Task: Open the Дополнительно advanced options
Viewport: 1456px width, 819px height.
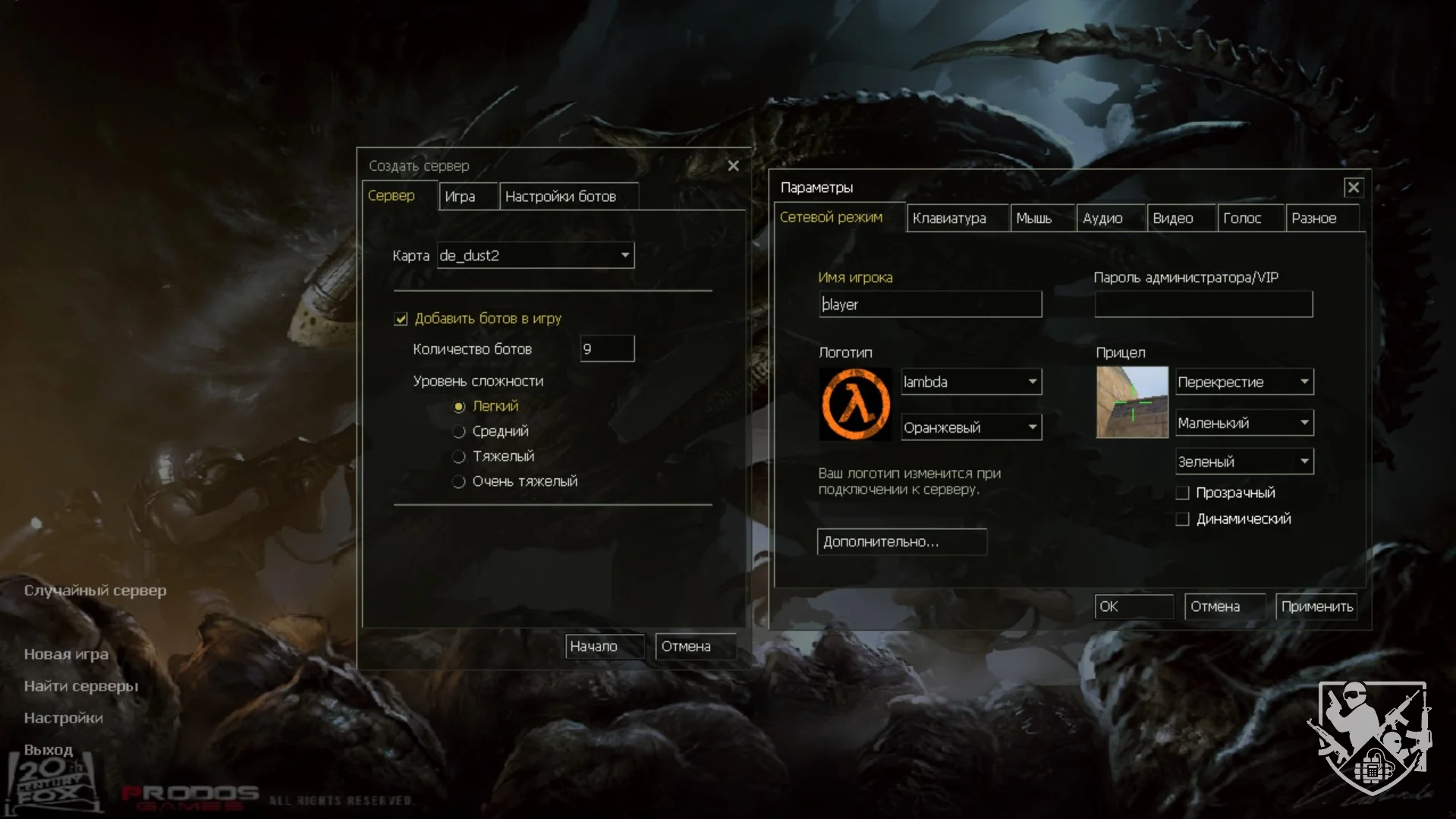Action: pos(901,542)
